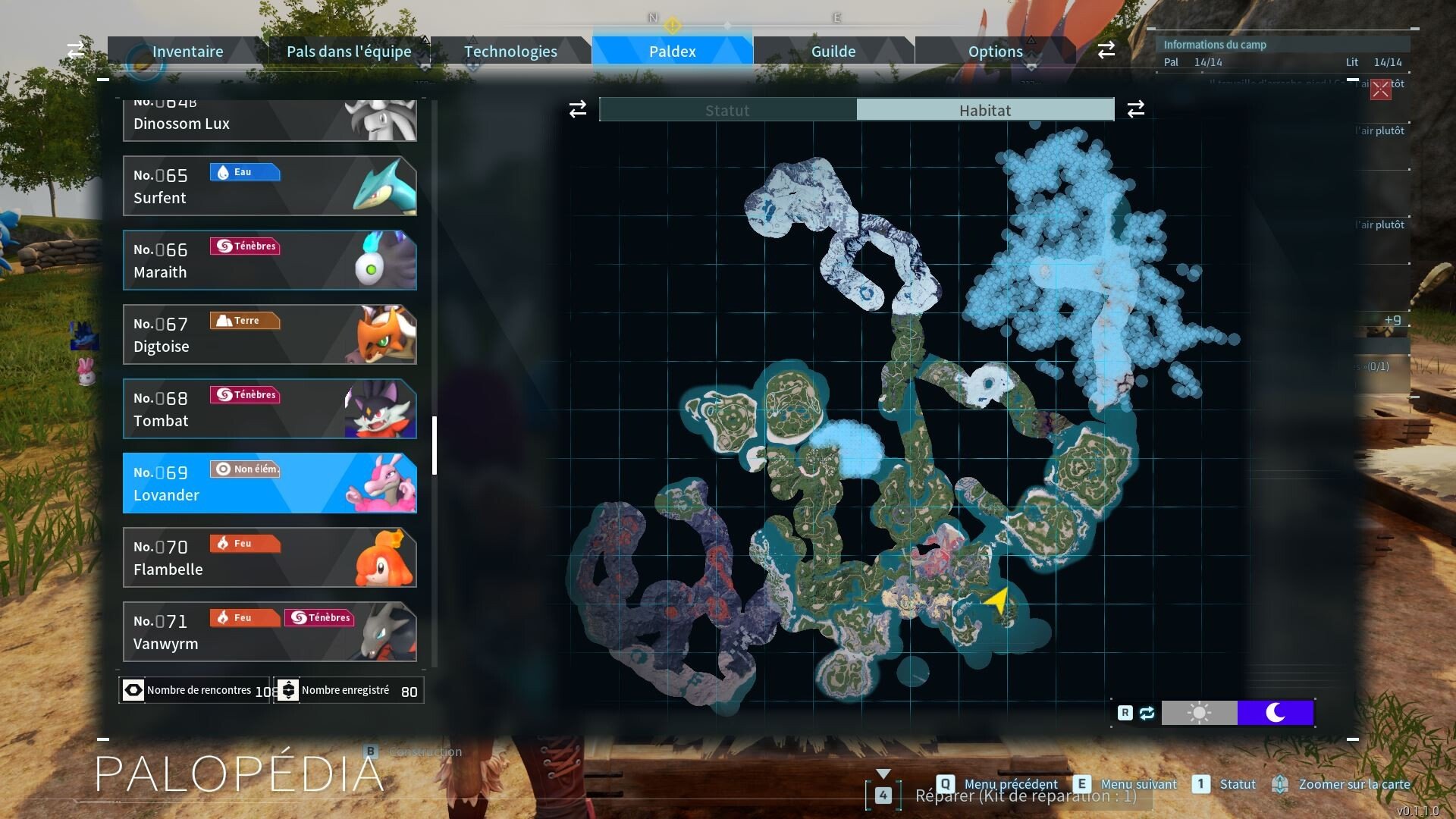This screenshot has height=819, width=1456.
Task: Show daytime habitat with sun toggle
Action: click(1199, 713)
